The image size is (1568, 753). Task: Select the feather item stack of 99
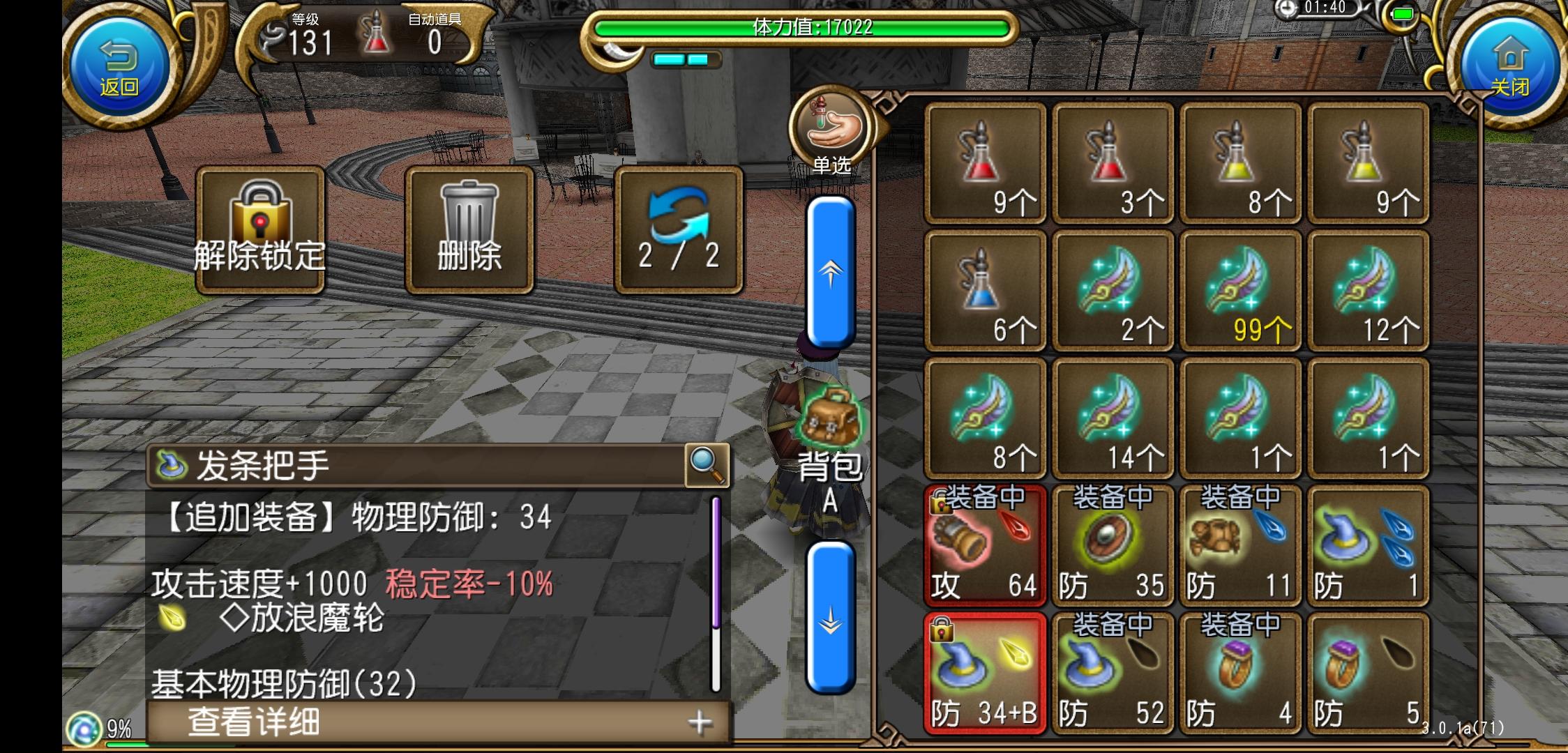point(1242,289)
